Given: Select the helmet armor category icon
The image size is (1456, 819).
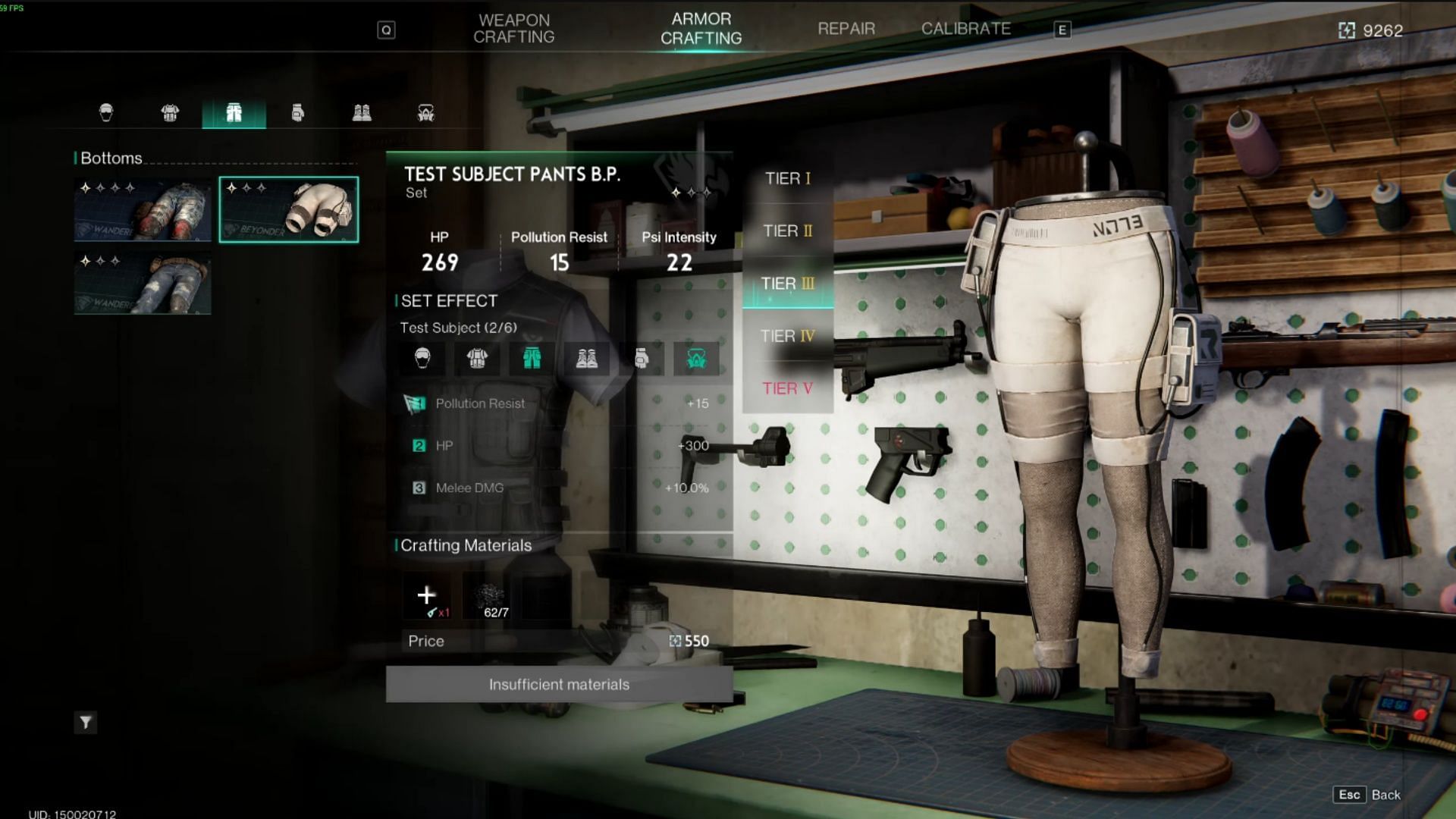Looking at the screenshot, I should coord(106,113).
